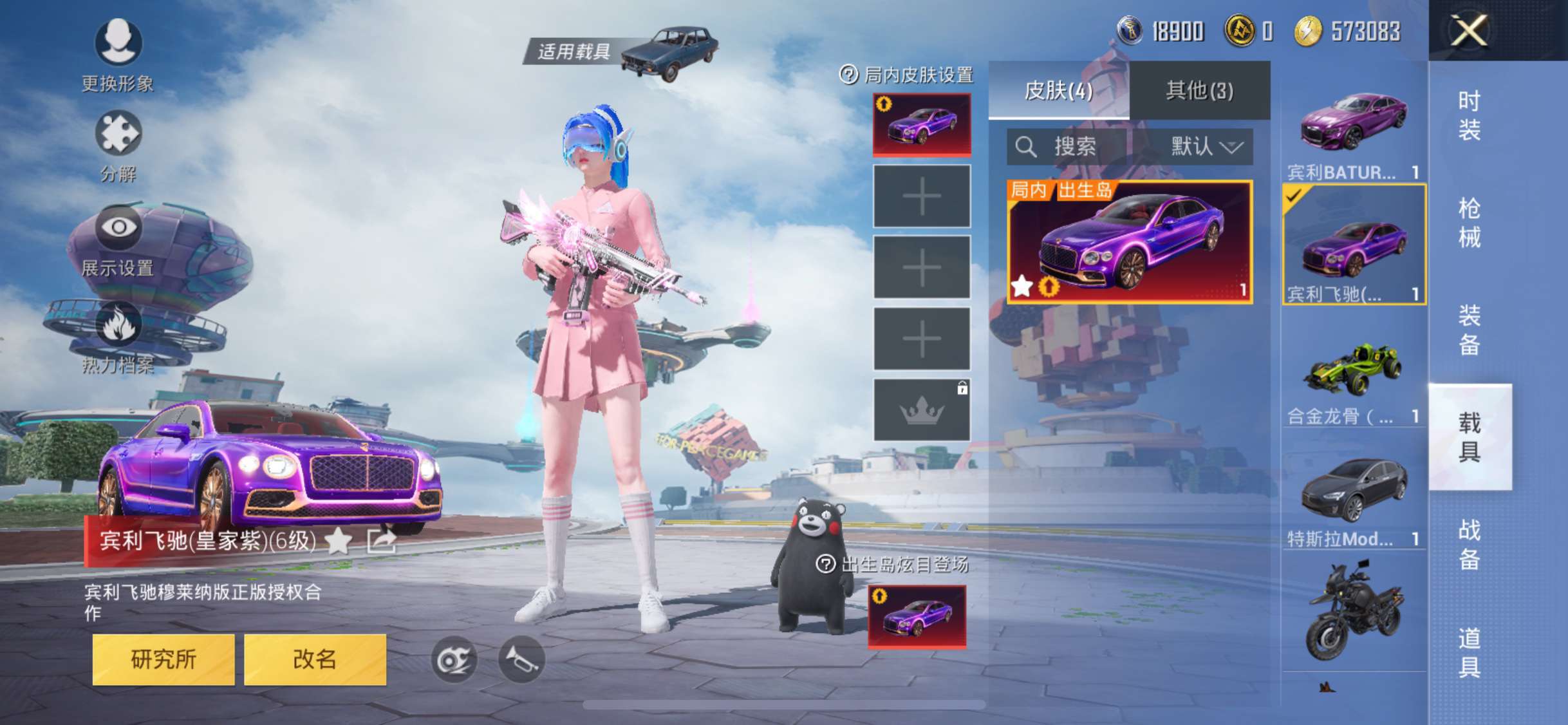Open the 时装 outfit category
Viewport: 1568px width, 725px height.
[1469, 116]
